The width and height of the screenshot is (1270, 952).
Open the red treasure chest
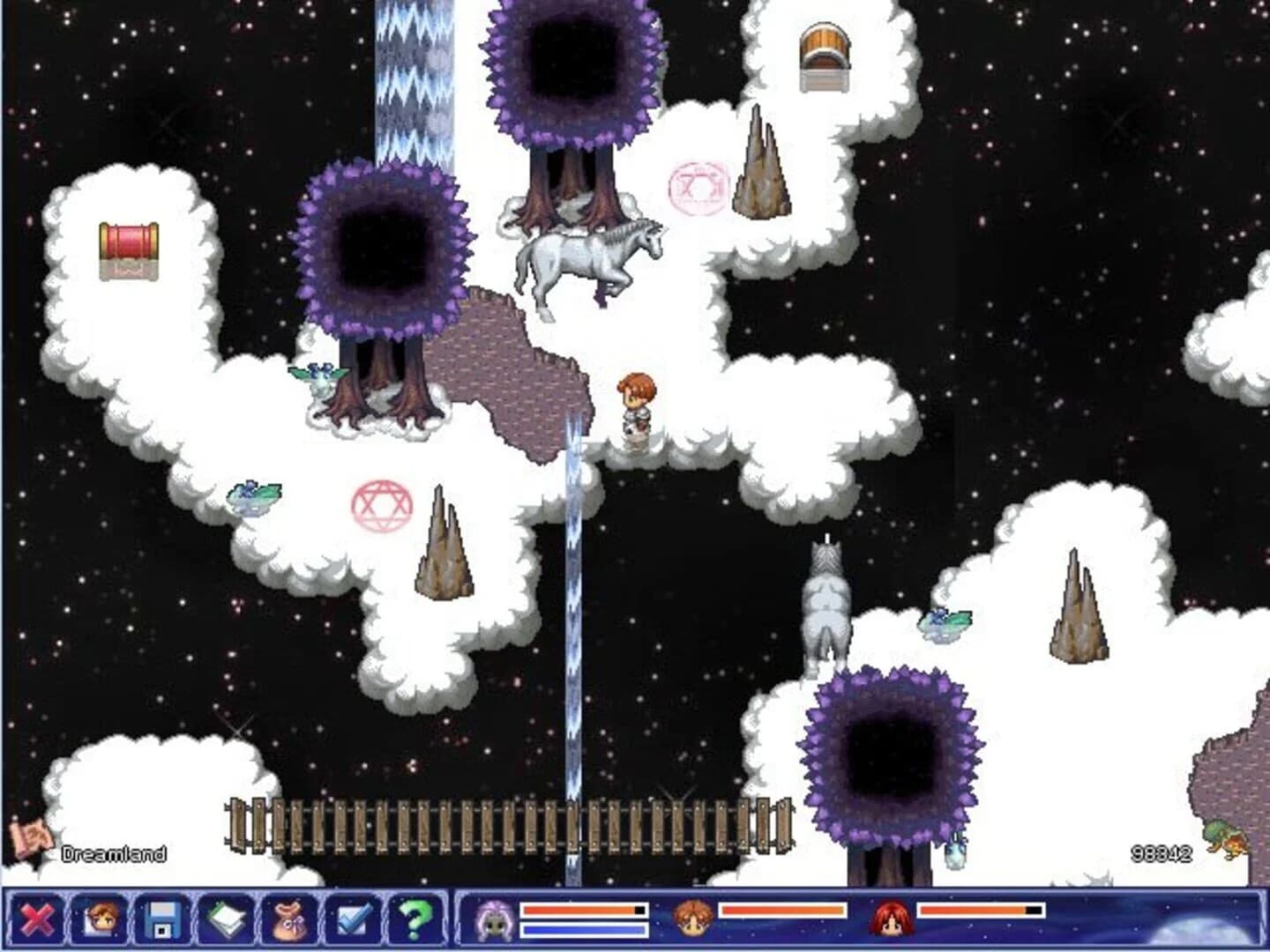(128, 251)
